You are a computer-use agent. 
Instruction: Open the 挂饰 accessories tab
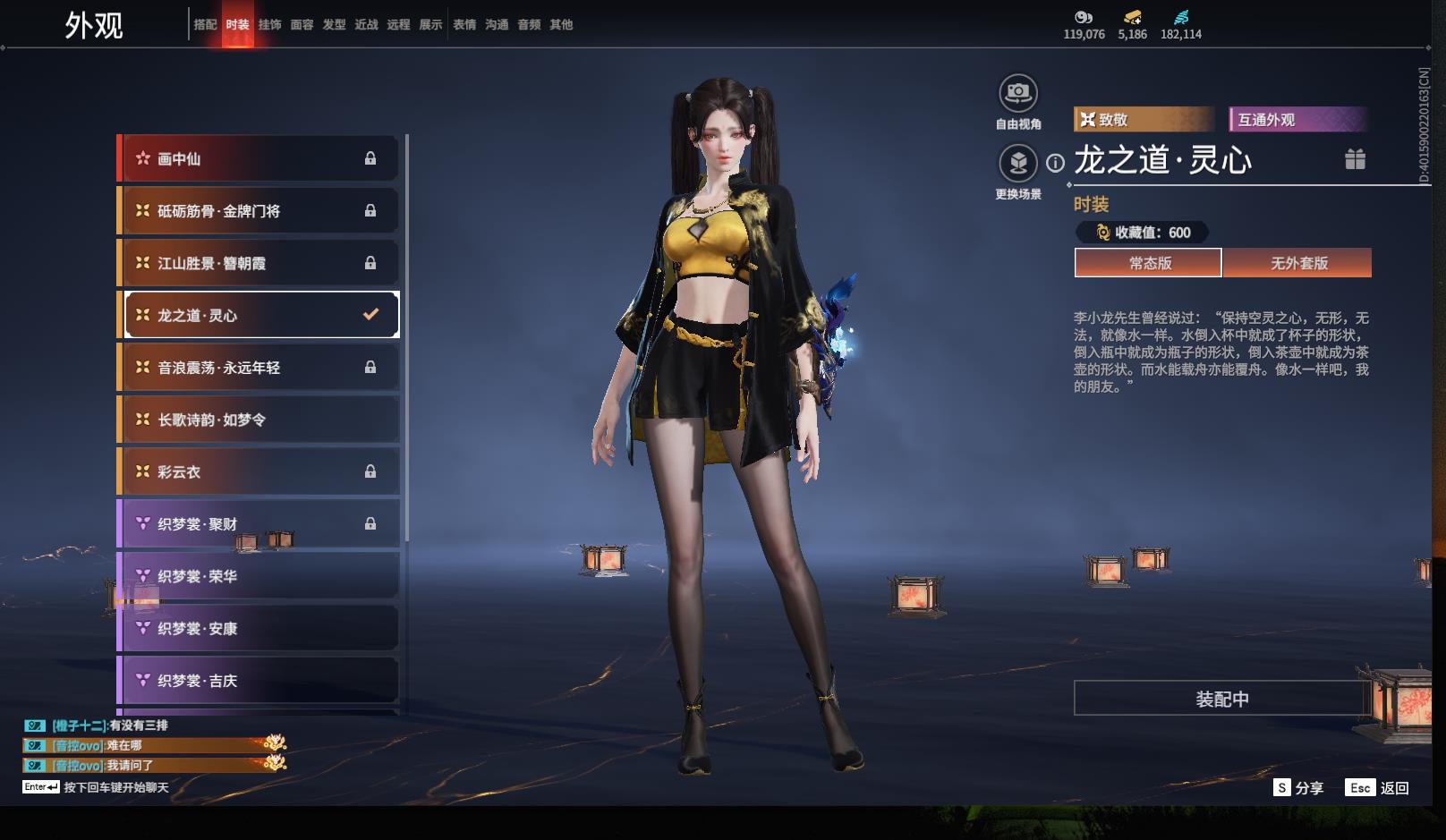click(x=269, y=25)
